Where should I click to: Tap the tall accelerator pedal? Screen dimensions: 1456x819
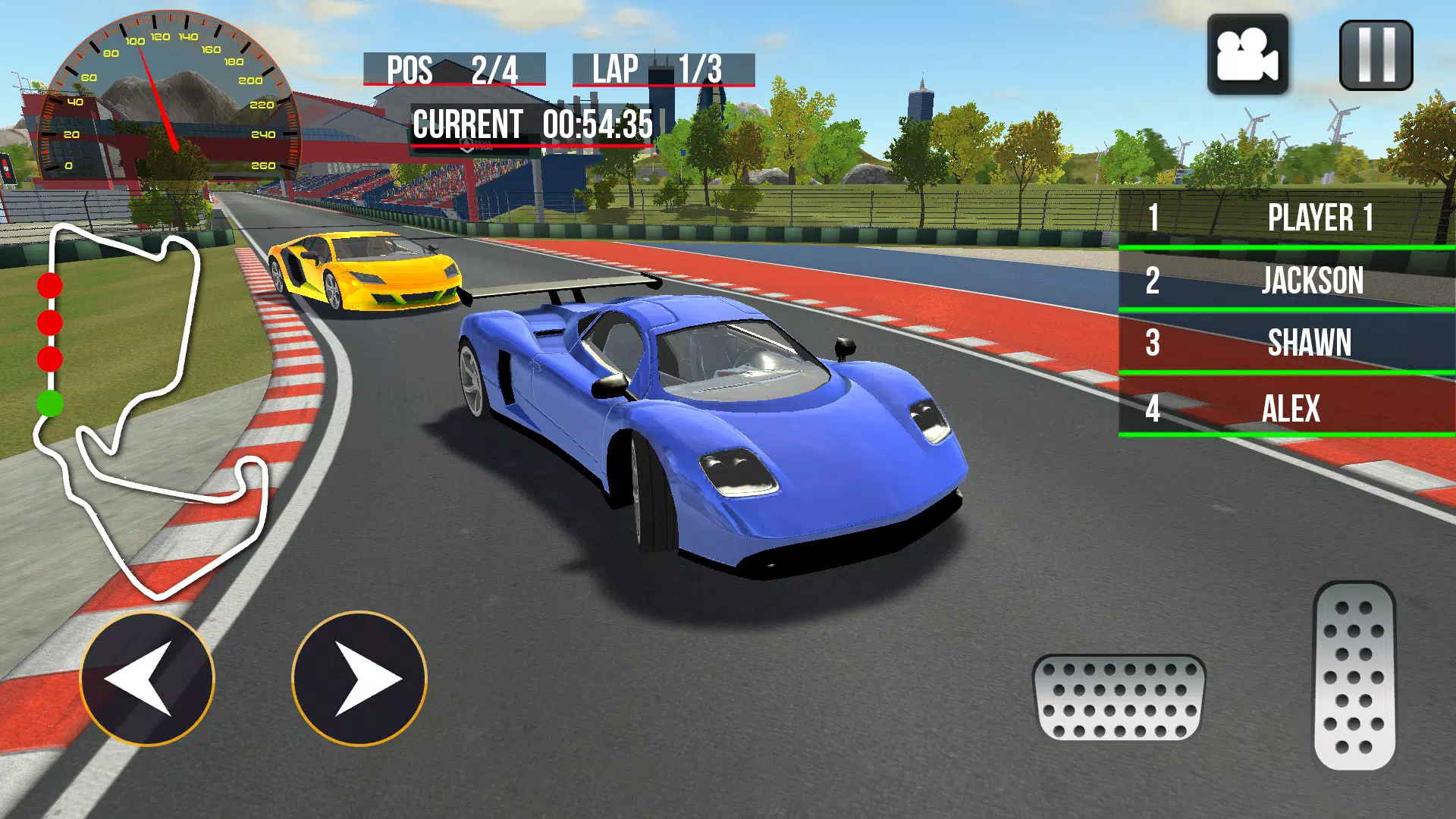1354,676
